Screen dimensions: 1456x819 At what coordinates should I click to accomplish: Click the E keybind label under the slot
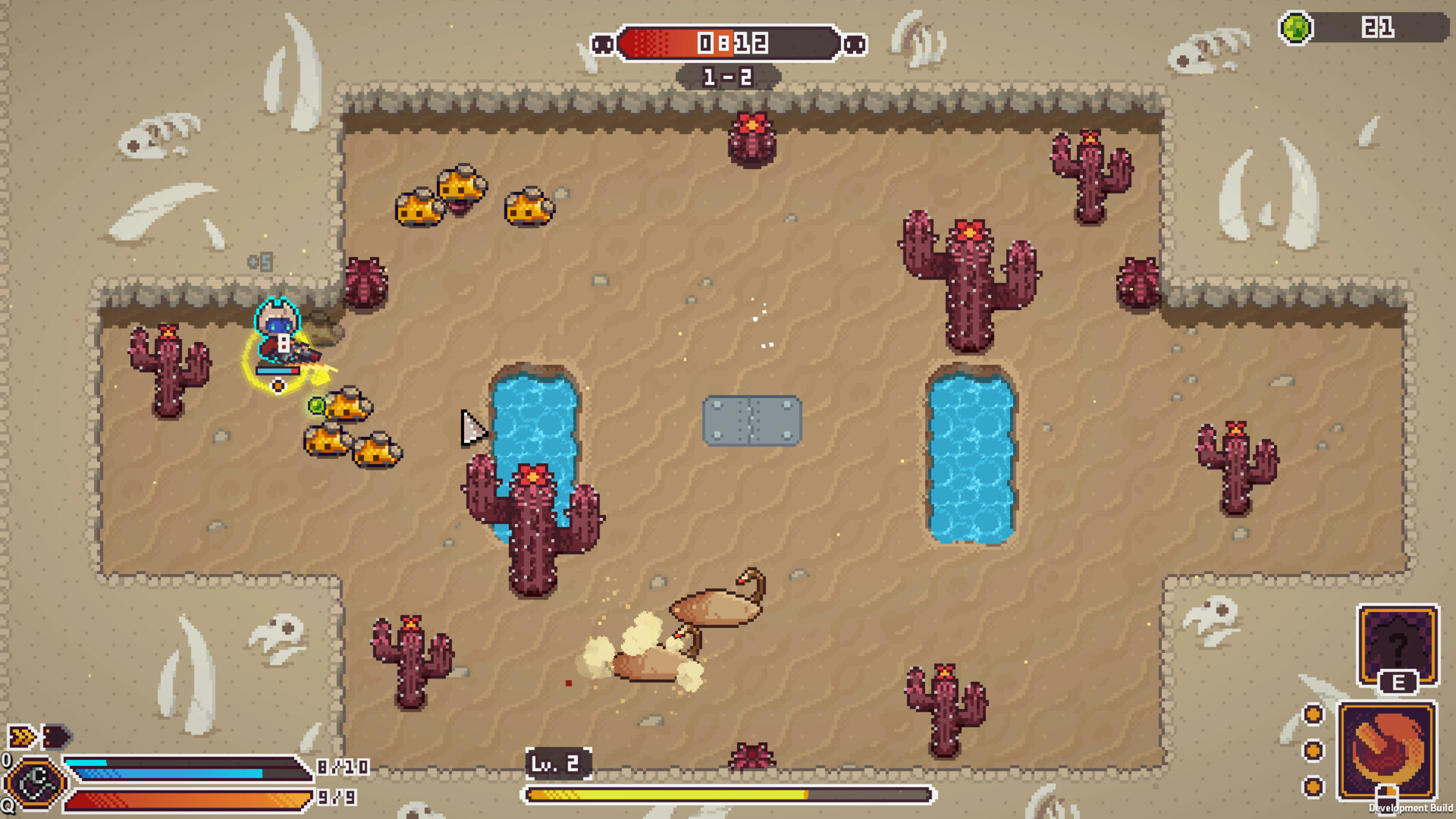(x=1400, y=682)
